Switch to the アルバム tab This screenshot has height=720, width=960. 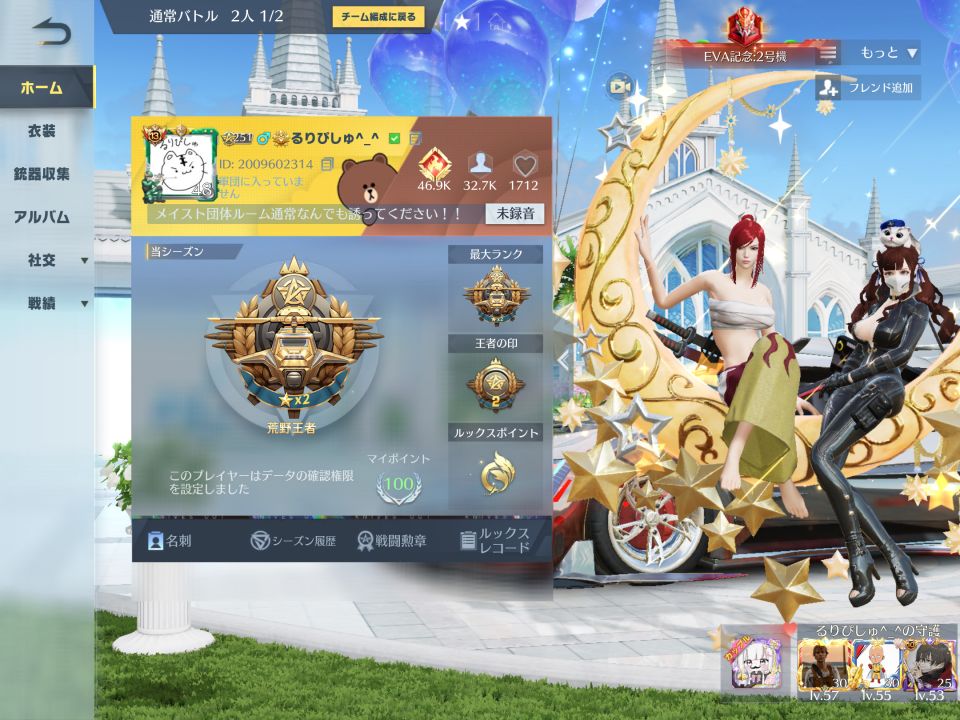[x=42, y=217]
